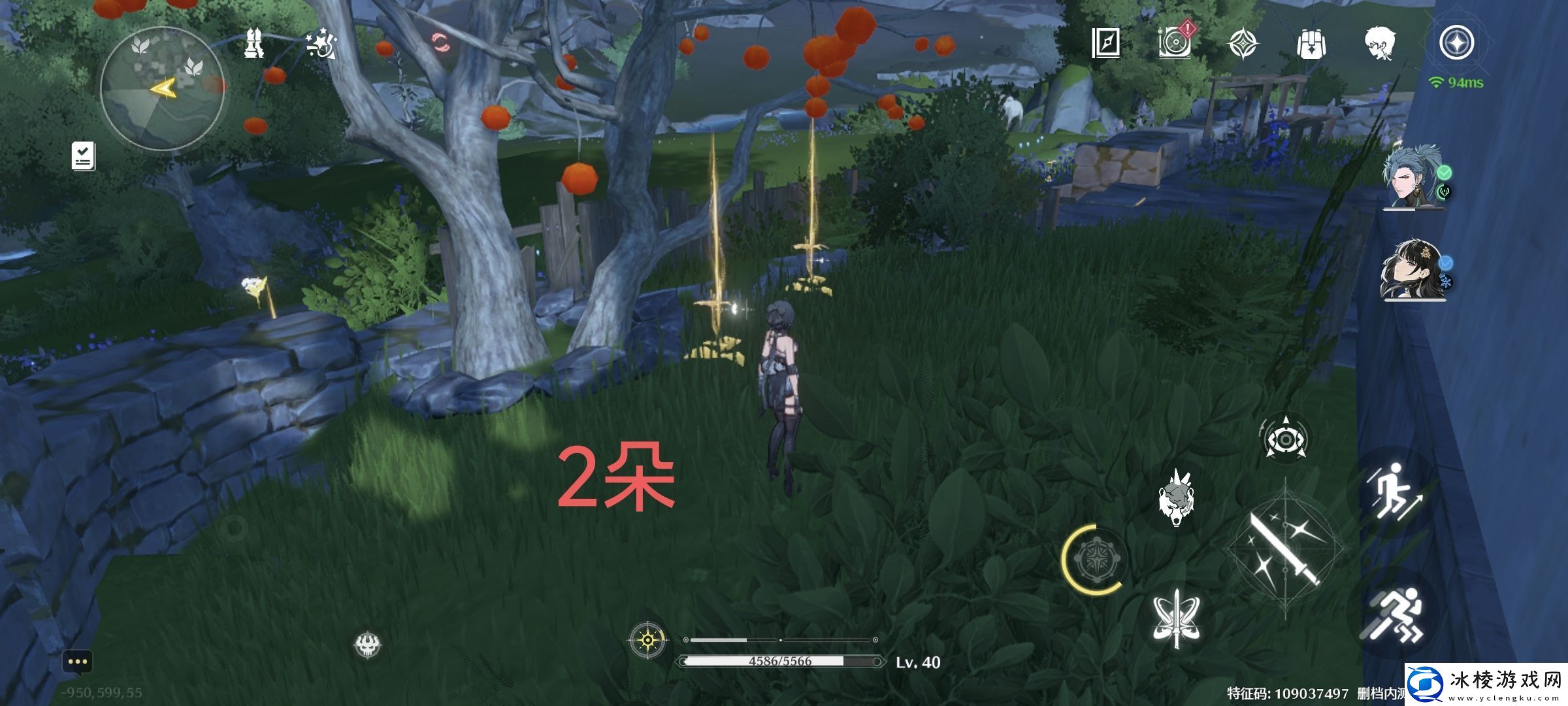Open the circular minimap
Screen dimensions: 1568x706
tap(162, 88)
